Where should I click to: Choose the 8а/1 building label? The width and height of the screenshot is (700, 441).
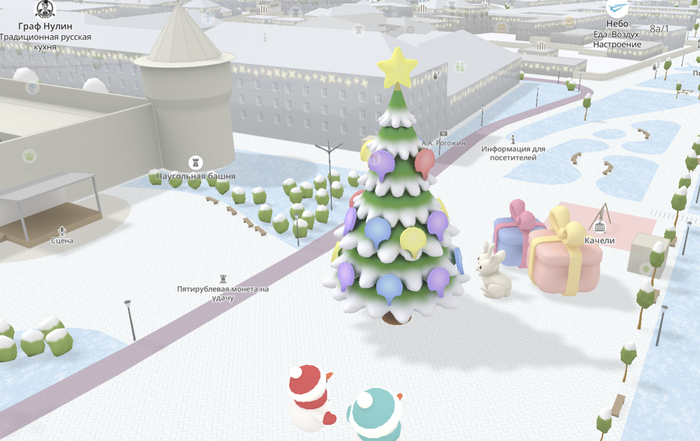(659, 29)
